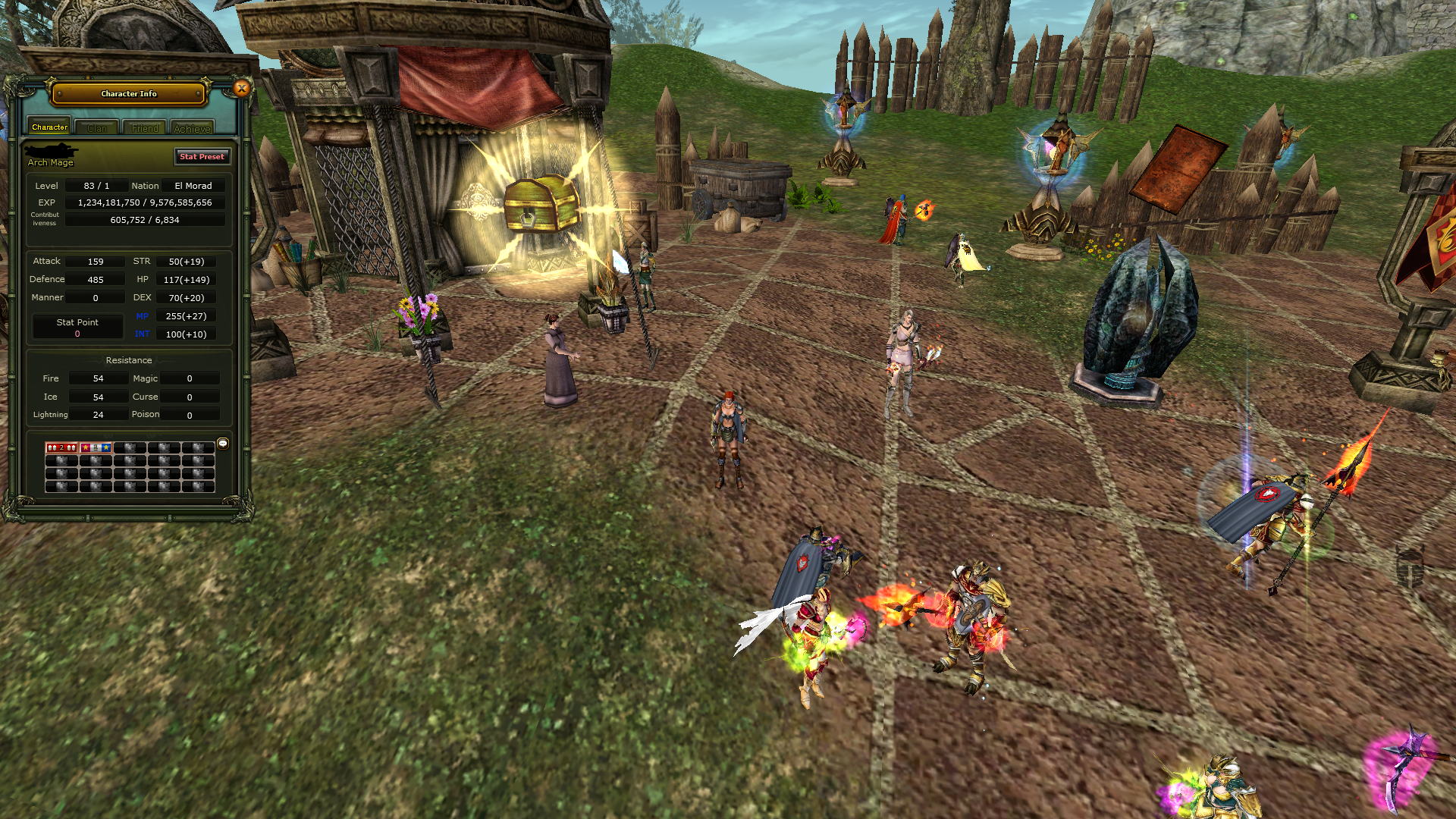Click the speech bubble icon beside badges
Screen dimensions: 1456x819
223,443
